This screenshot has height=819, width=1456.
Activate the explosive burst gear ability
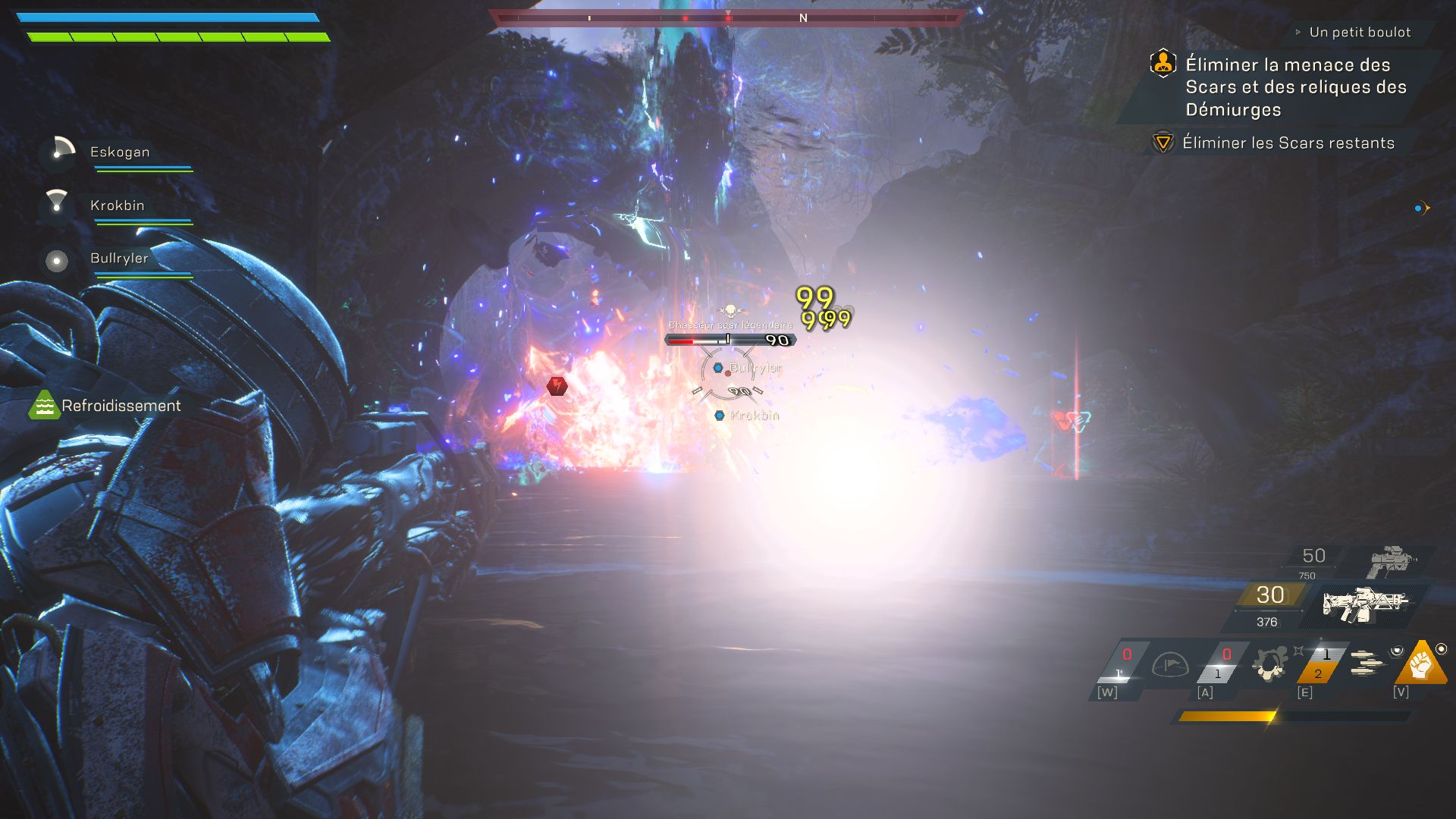tap(1269, 664)
